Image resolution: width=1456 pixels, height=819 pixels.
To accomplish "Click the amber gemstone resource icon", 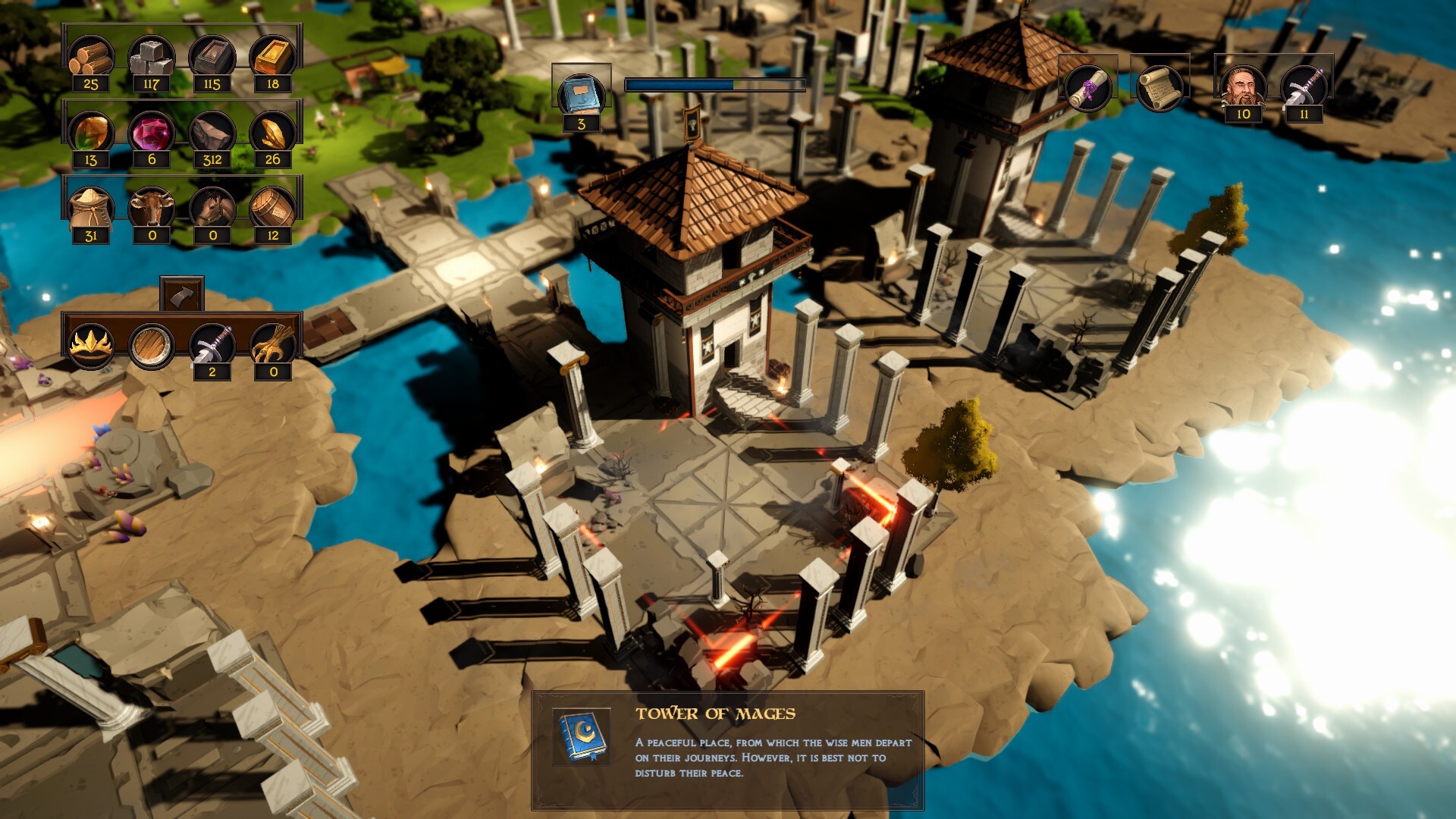I will click(91, 133).
